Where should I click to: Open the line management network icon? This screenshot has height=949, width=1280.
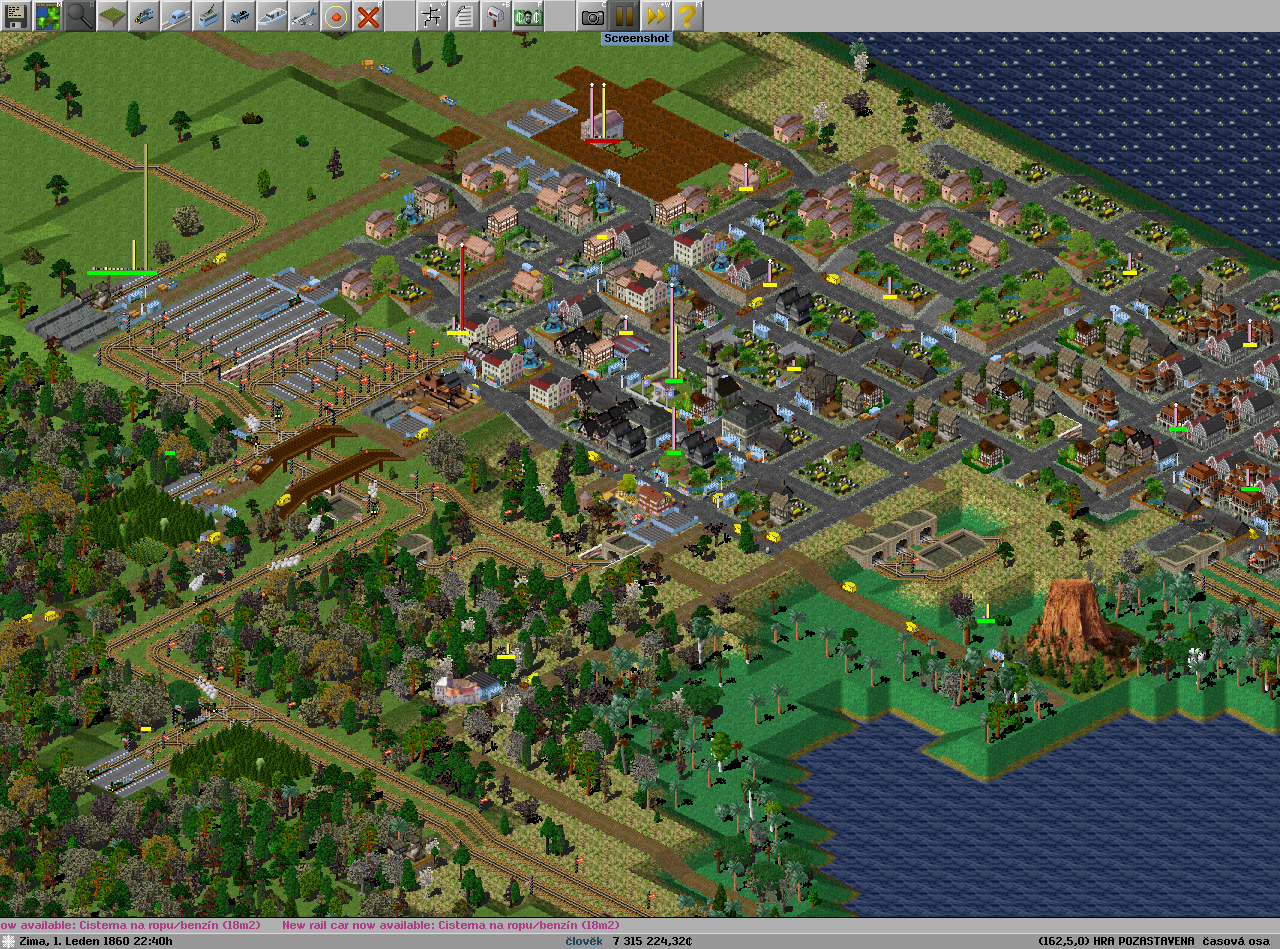click(432, 16)
